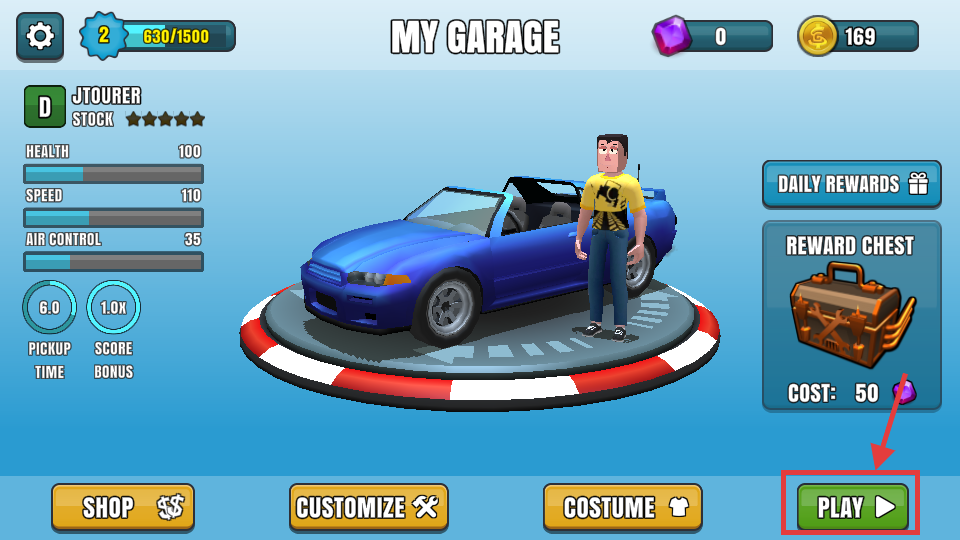Select the green D class badge
This screenshot has height=540, width=960.
tap(45, 107)
